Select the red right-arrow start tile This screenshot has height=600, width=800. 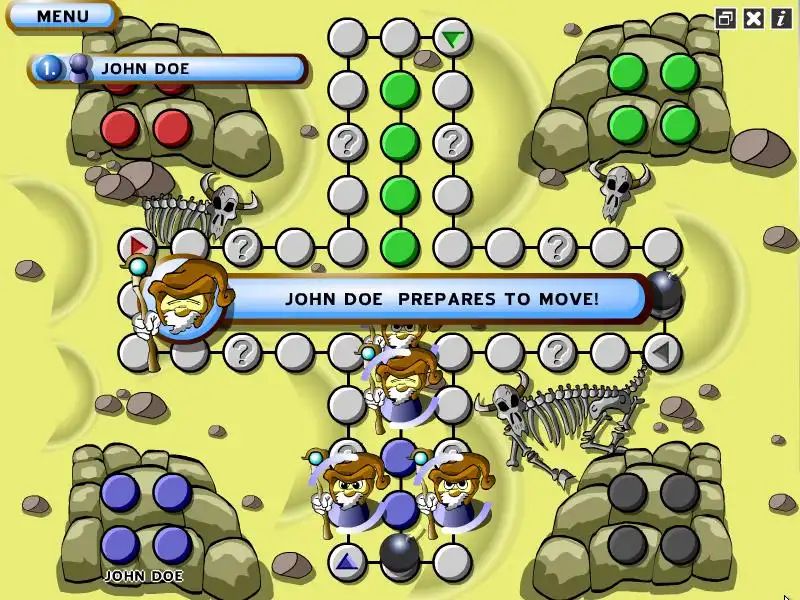pos(137,245)
